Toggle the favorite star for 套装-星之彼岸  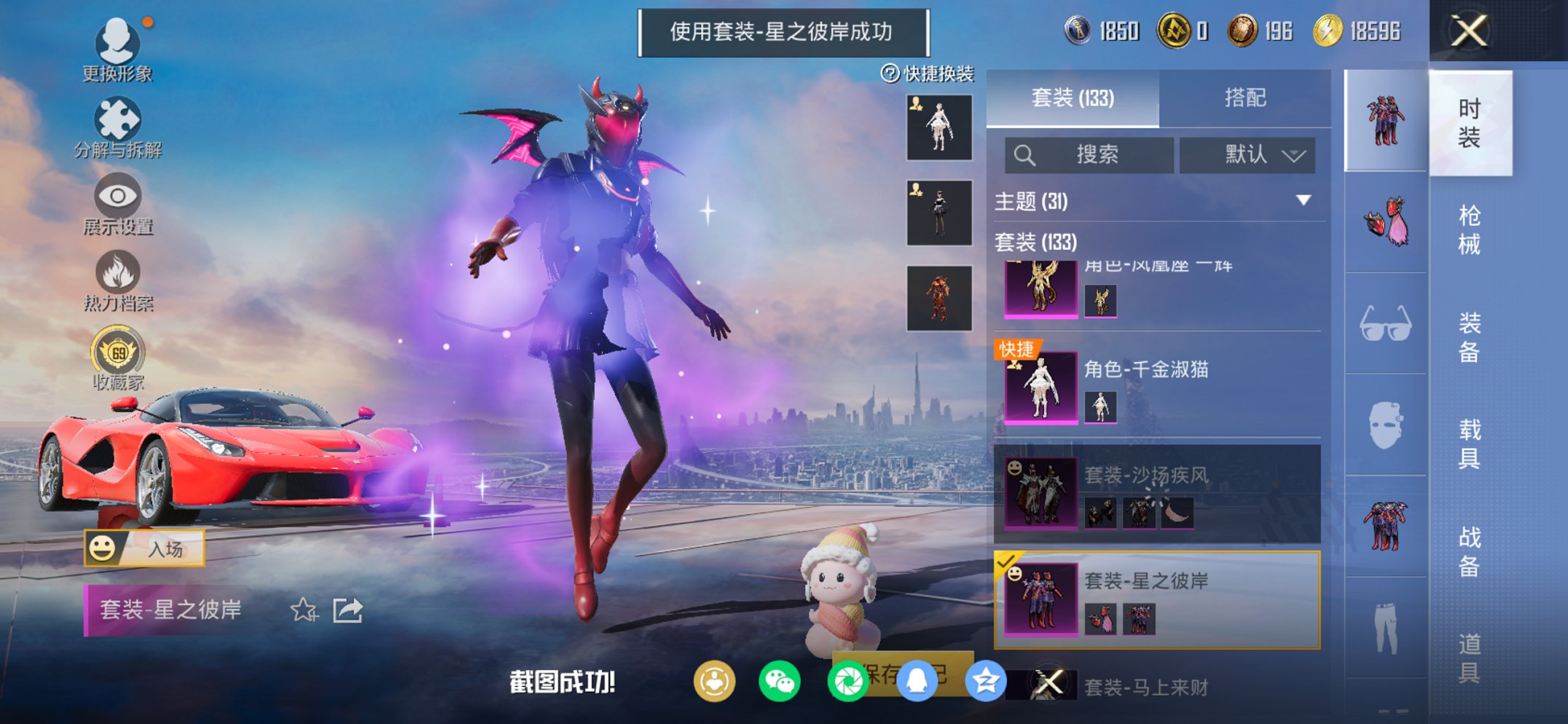[x=305, y=610]
